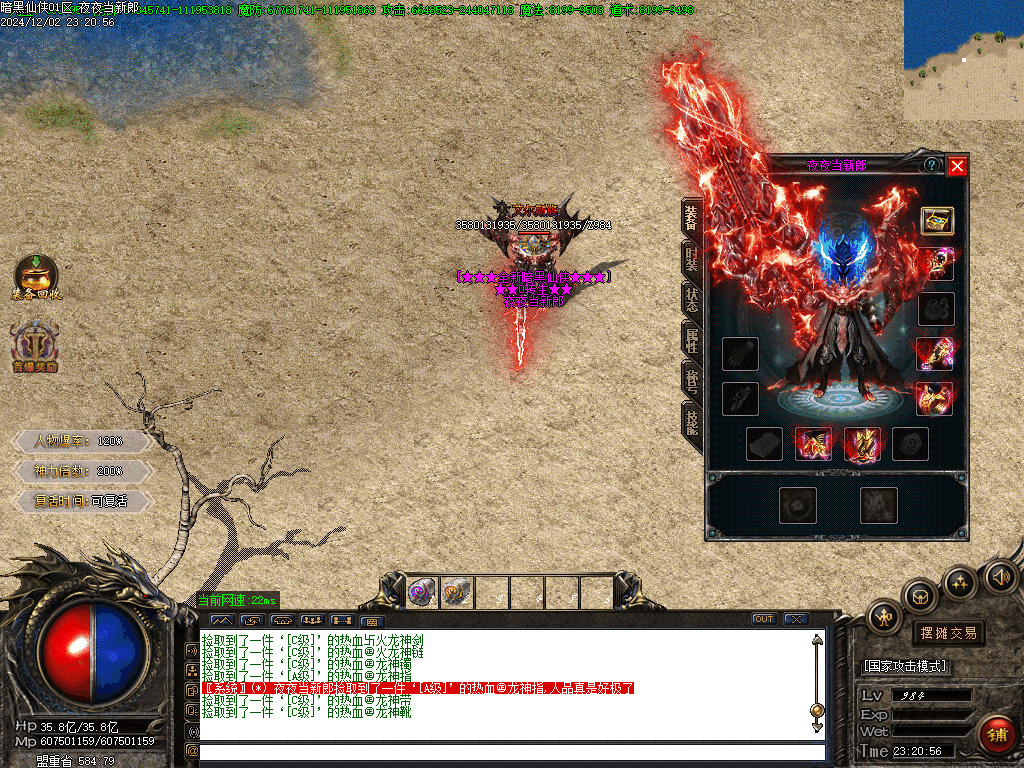This screenshot has width=1024, height=768.
Task: Switch to the 状态 tab
Action: [x=692, y=298]
